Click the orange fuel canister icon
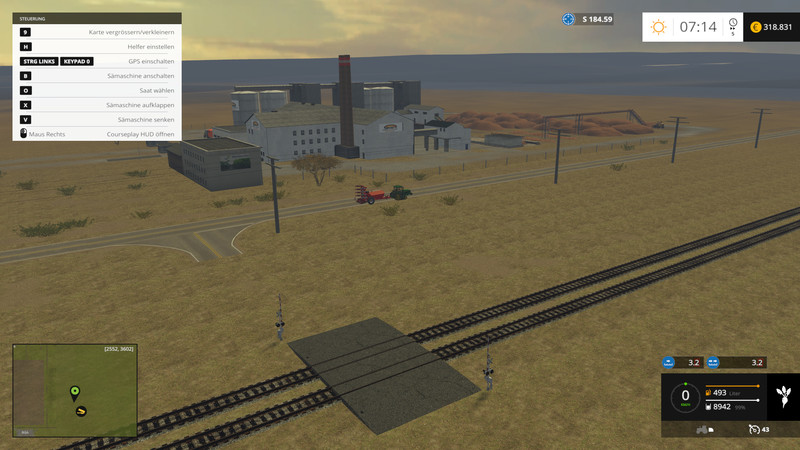The image size is (800, 450). [709, 392]
